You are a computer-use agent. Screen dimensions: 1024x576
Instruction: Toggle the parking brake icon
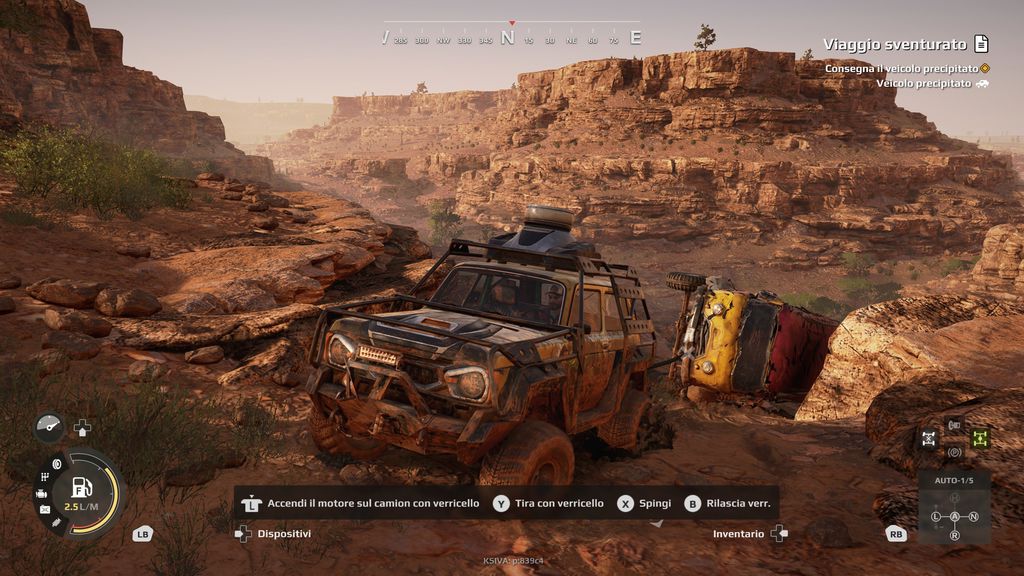[x=954, y=452]
